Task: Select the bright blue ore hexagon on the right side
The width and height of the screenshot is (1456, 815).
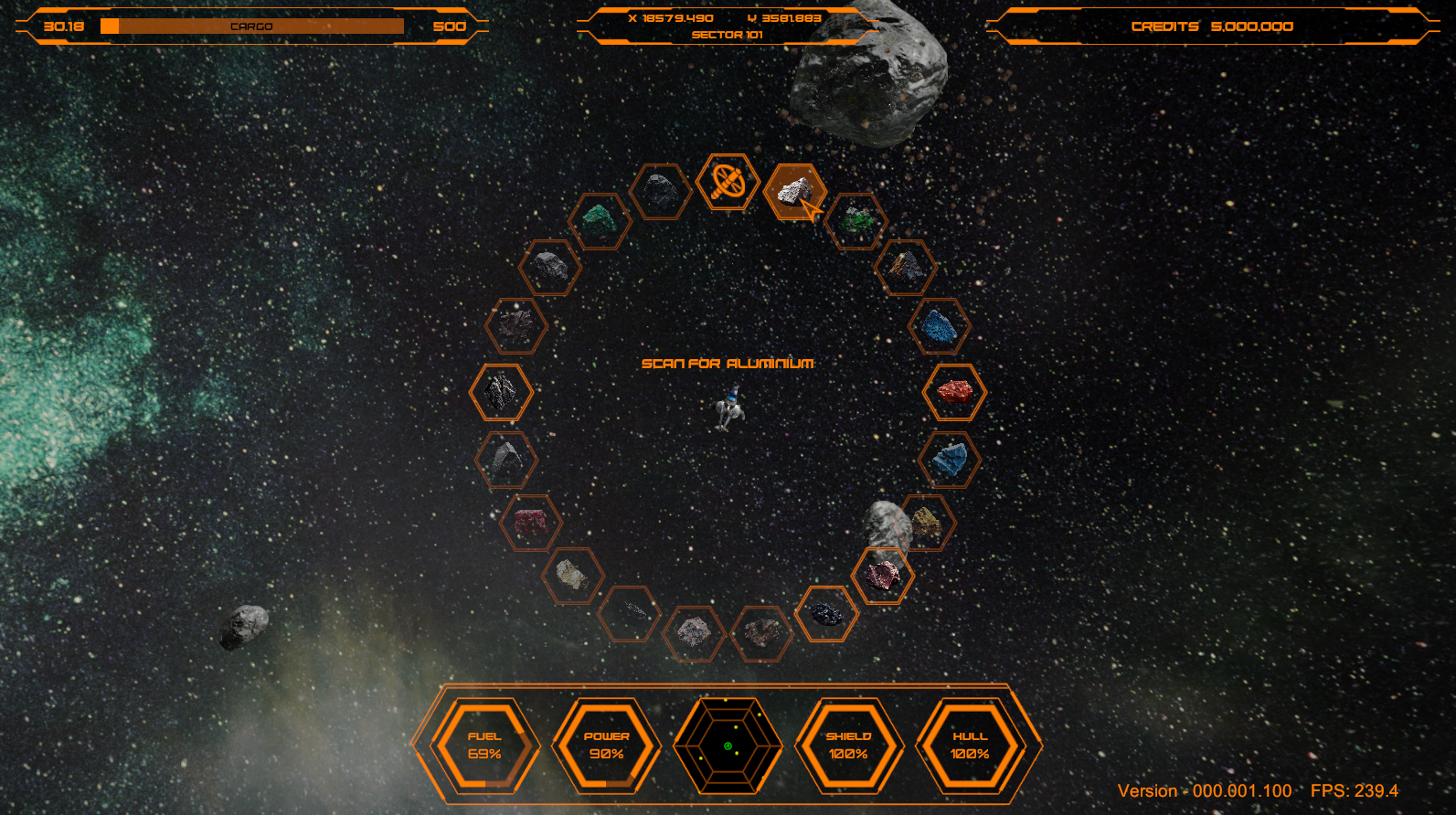Action: coord(941,324)
